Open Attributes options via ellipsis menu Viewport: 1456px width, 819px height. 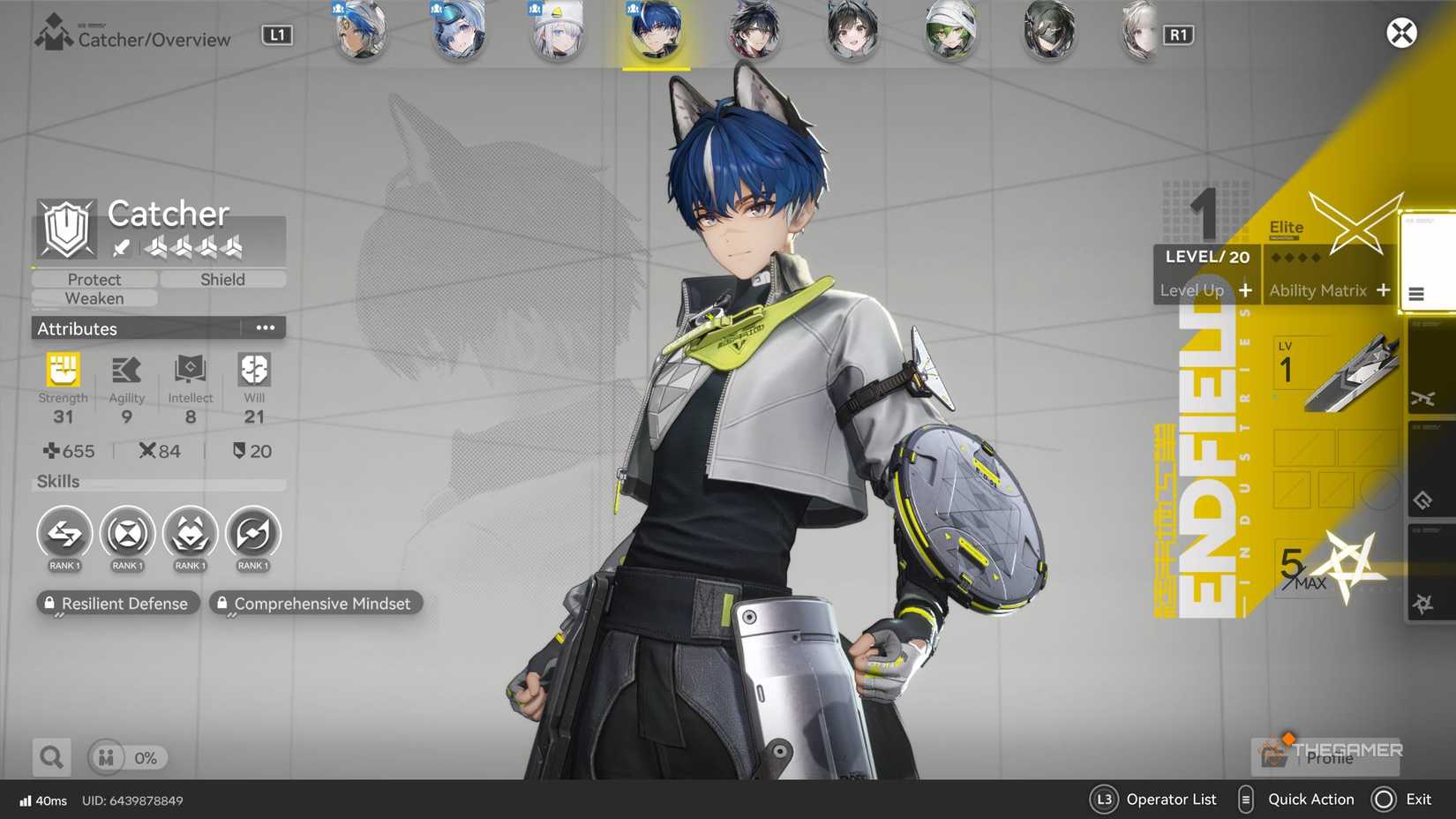tap(265, 327)
